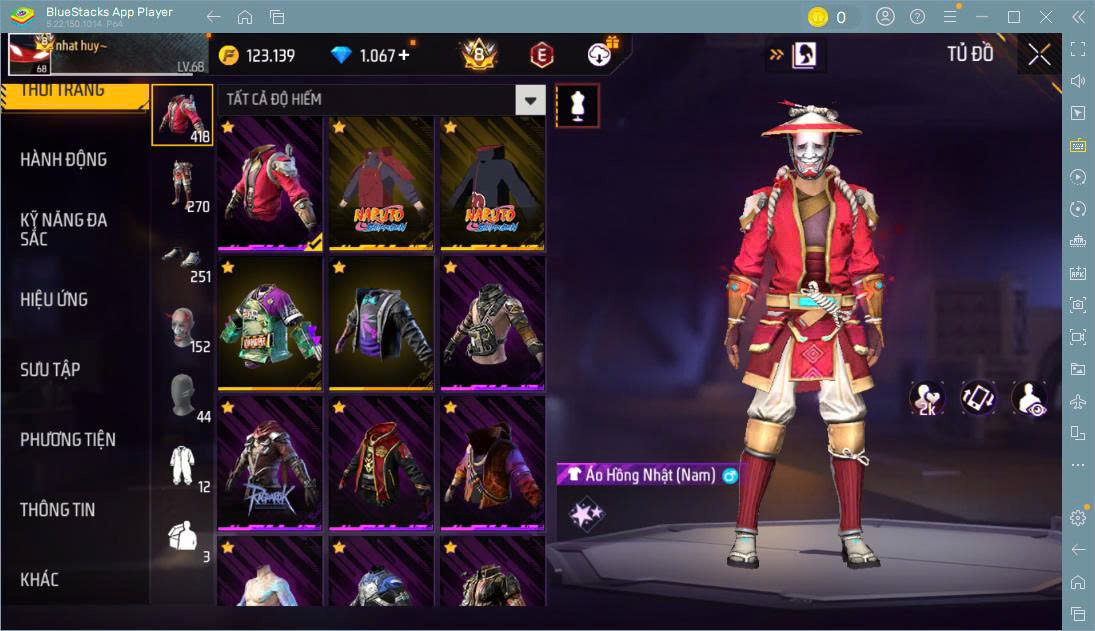Select the HIỆU ỨNG menu entry
The width and height of the screenshot is (1095, 631).
54,299
